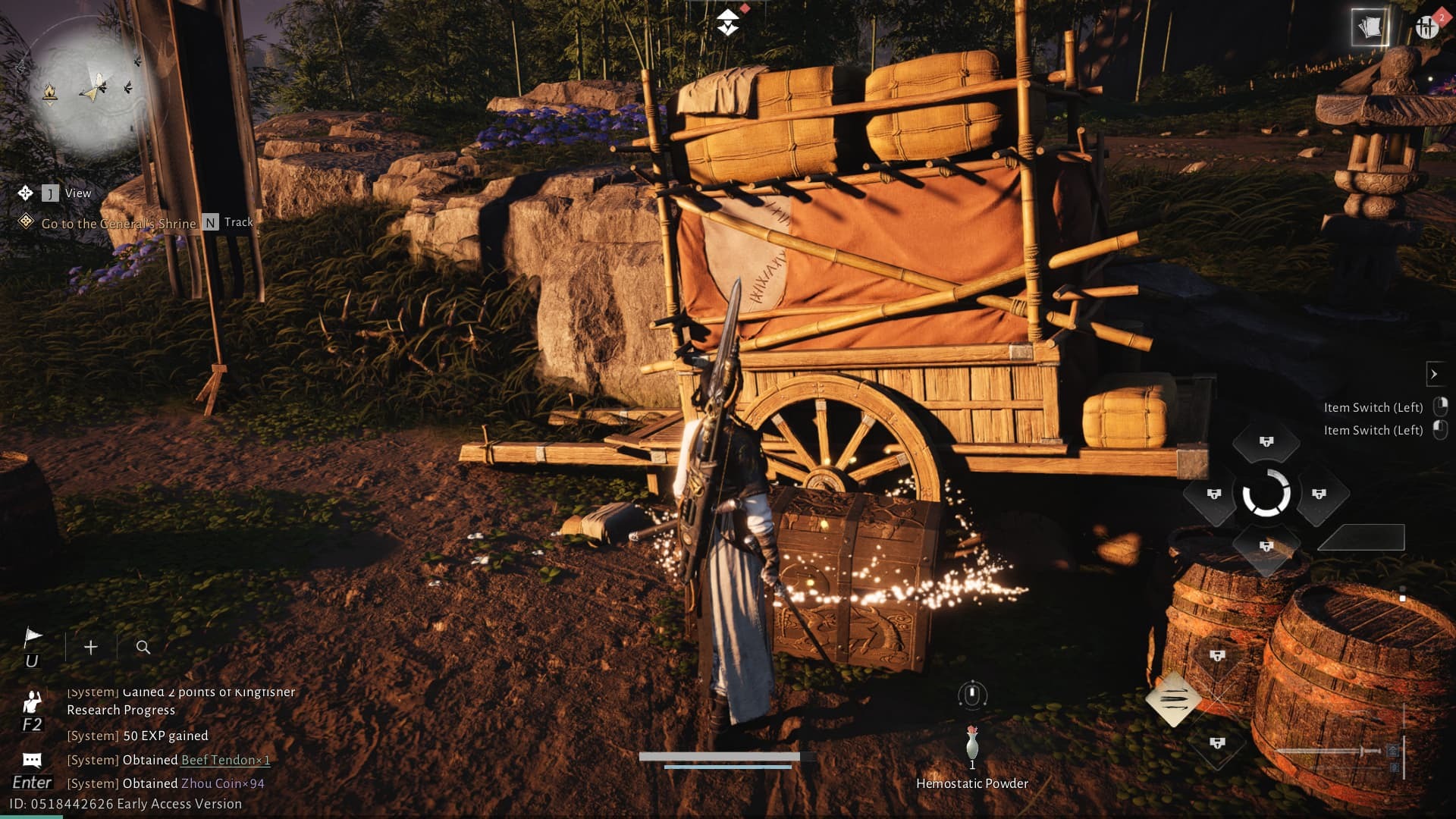Click the search magnifier icon
Image resolution: width=1456 pixels, height=819 pixels.
(x=143, y=647)
